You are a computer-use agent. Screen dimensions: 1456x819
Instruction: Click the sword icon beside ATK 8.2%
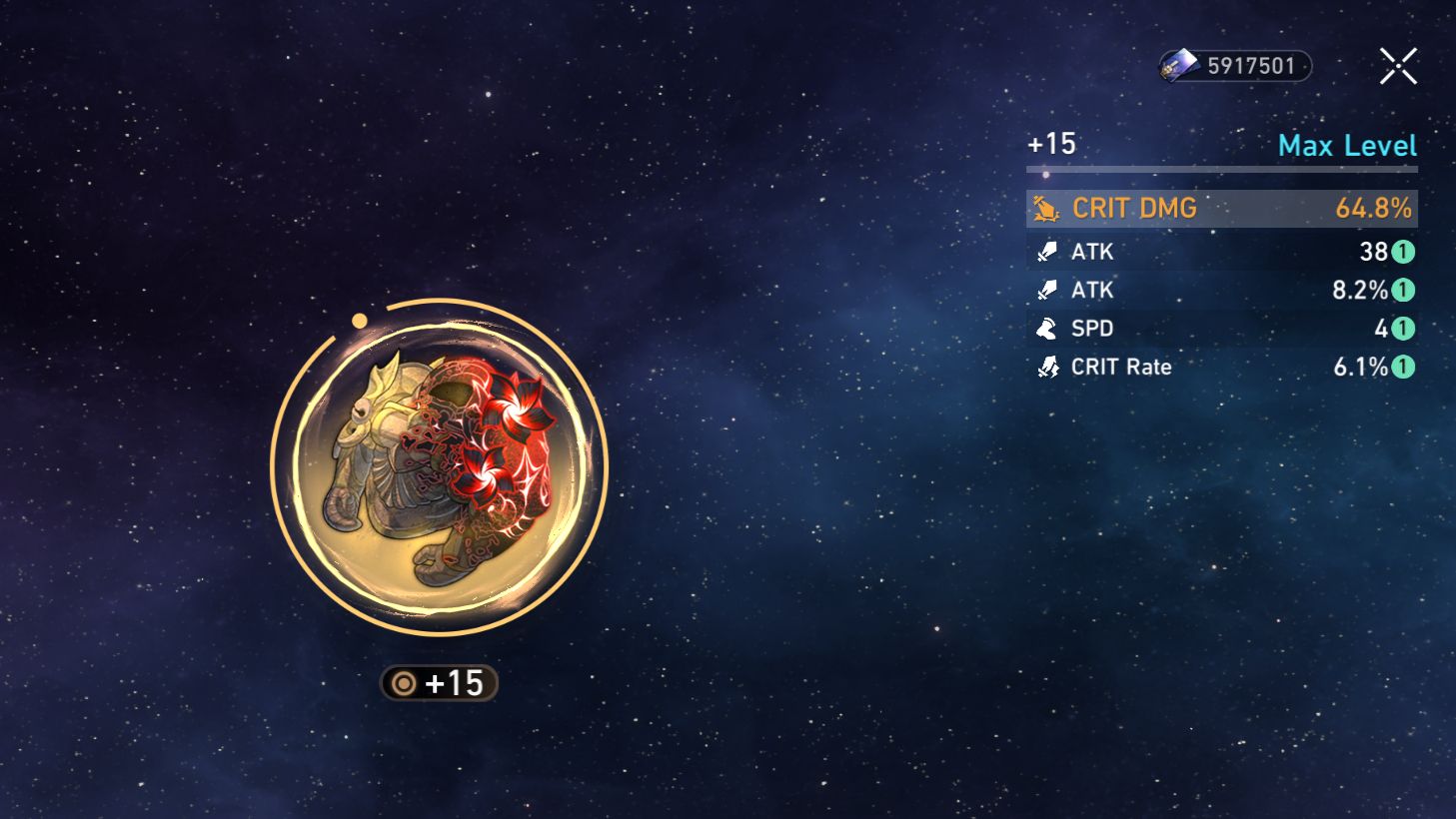1045,290
